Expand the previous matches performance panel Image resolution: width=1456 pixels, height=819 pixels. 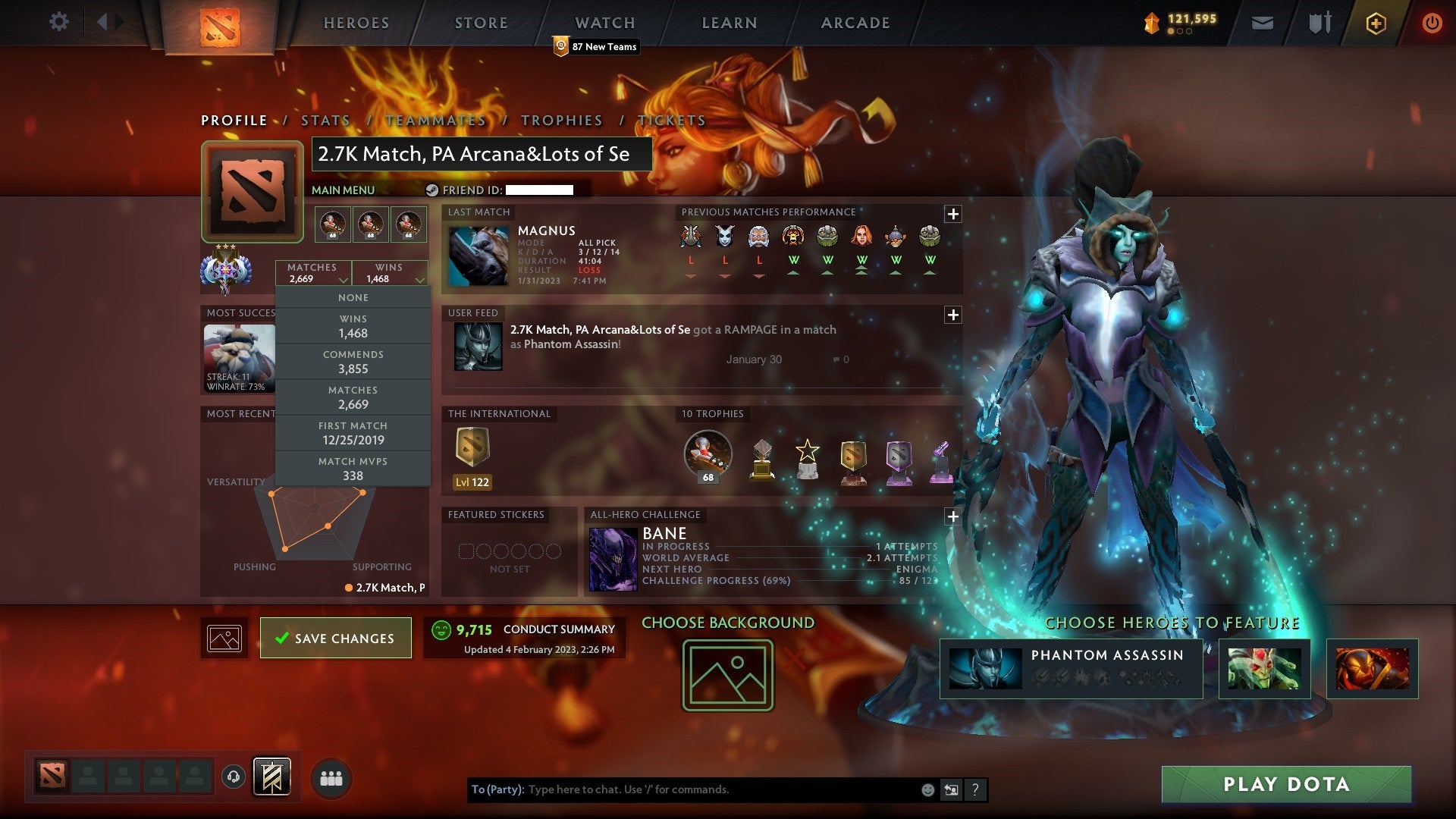[x=952, y=214]
